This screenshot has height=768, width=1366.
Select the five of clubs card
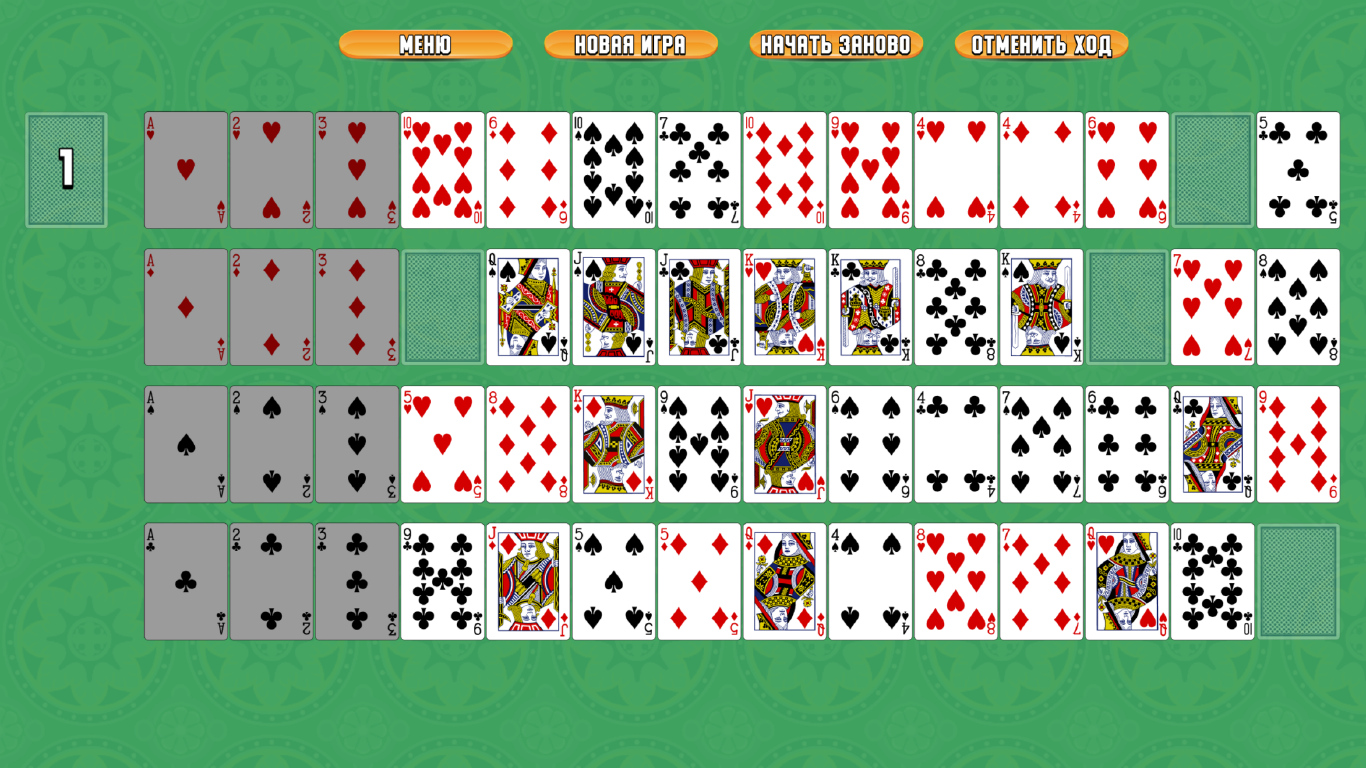(1298, 170)
